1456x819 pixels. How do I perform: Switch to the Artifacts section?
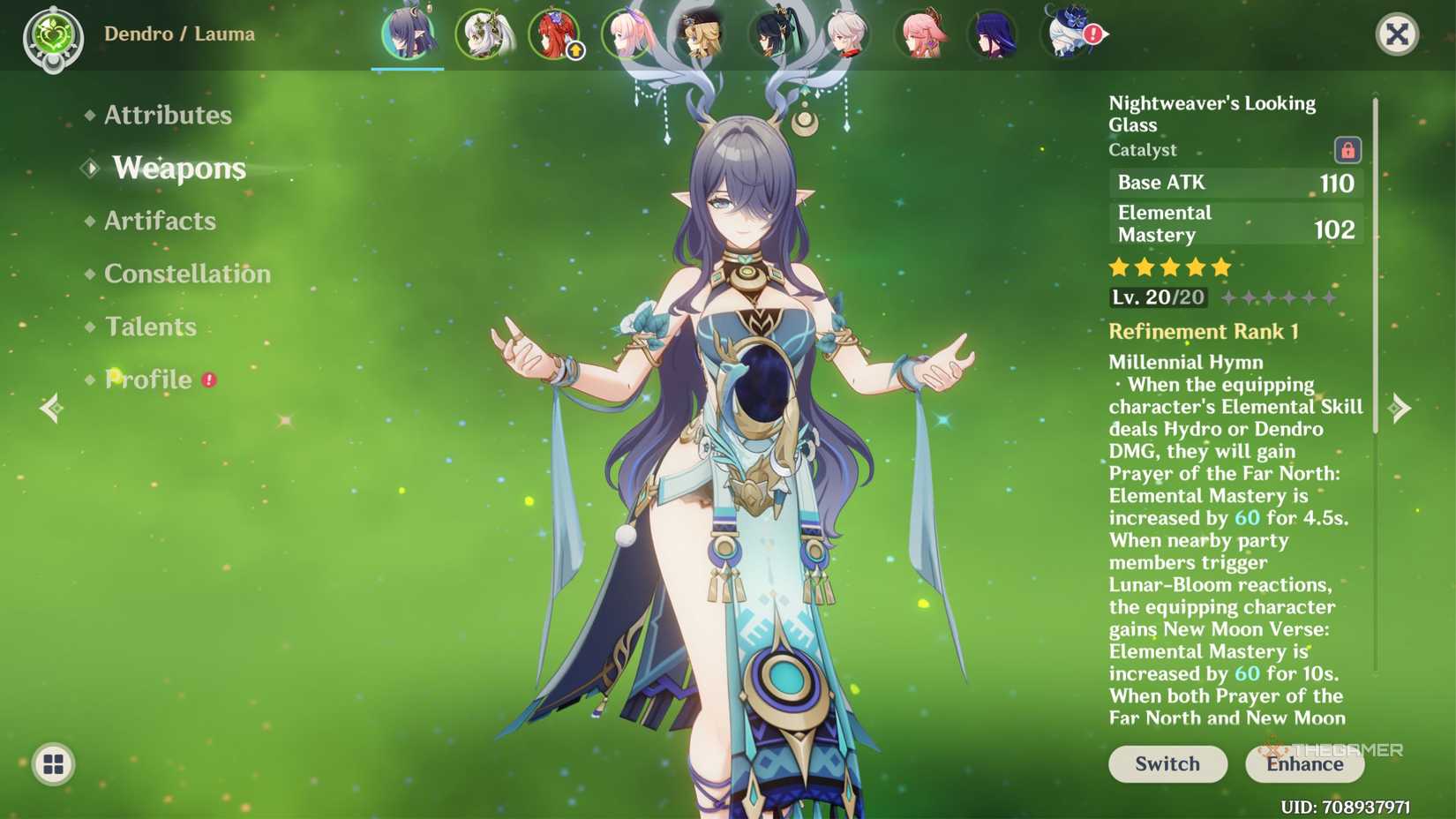160,221
